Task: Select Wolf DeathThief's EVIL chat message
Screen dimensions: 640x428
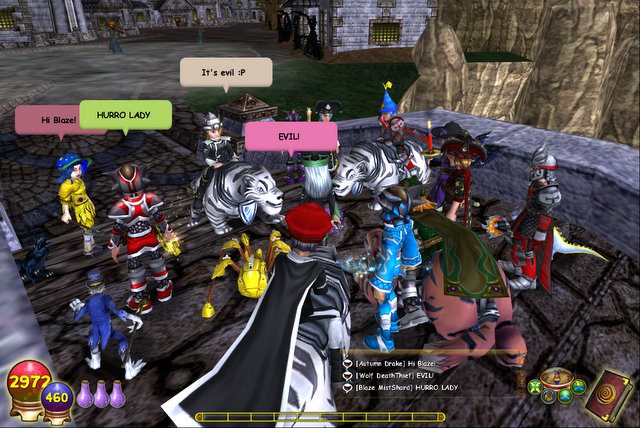Action: (393, 374)
